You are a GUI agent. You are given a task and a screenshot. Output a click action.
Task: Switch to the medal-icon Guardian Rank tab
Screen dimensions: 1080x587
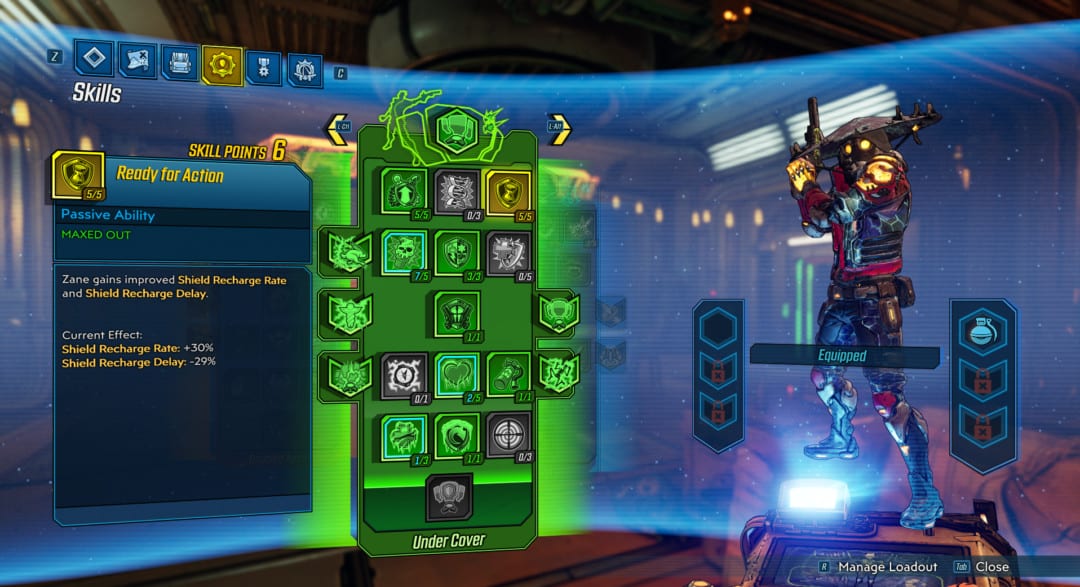click(263, 67)
